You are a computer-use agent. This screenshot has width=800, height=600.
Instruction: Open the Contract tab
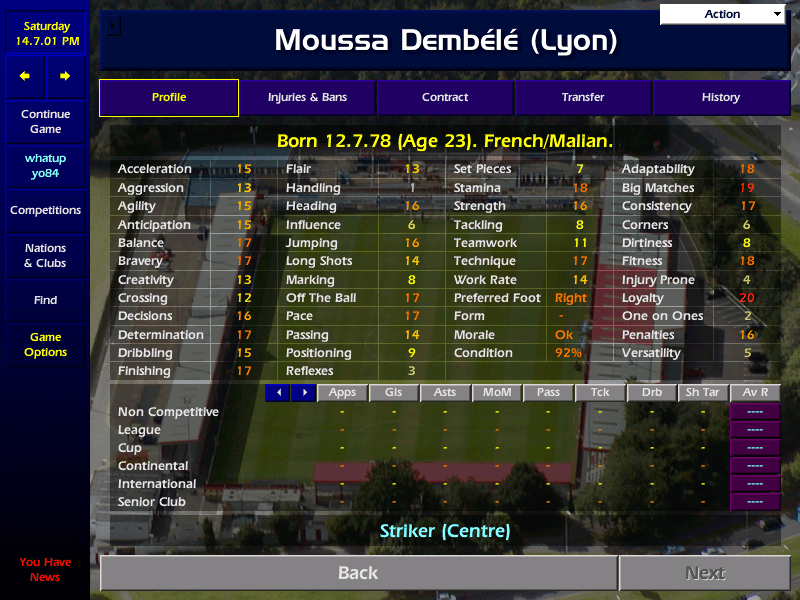pyautogui.click(x=445, y=98)
